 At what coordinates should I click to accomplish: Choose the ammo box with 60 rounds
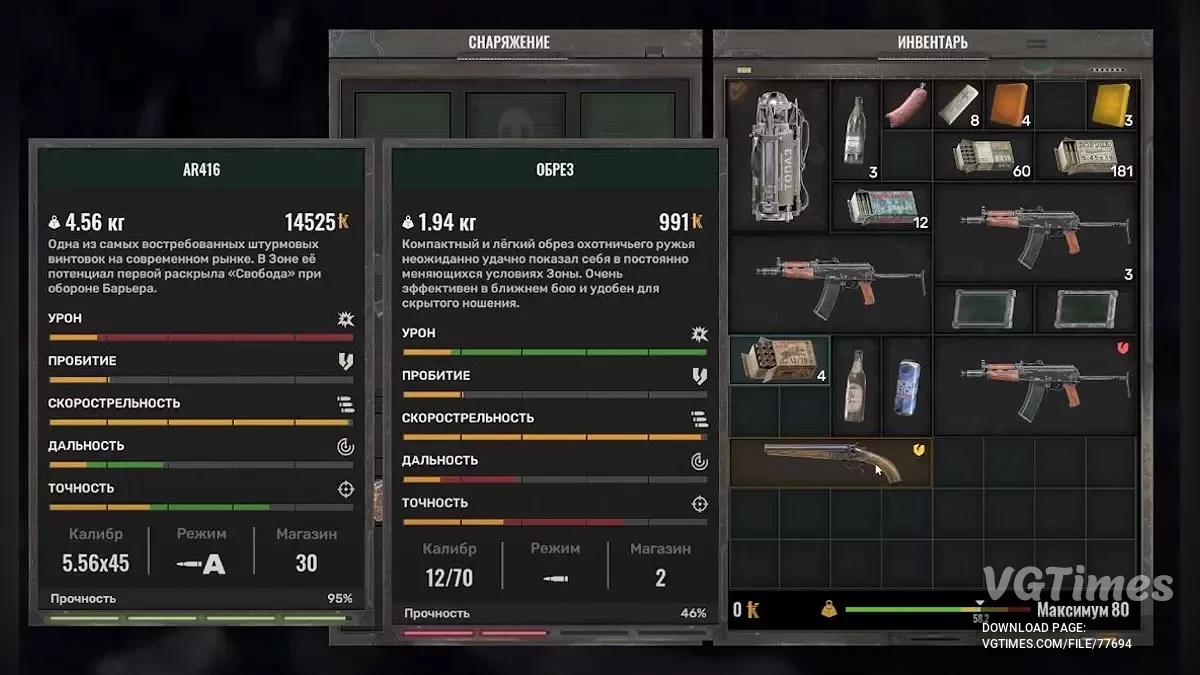coord(982,156)
